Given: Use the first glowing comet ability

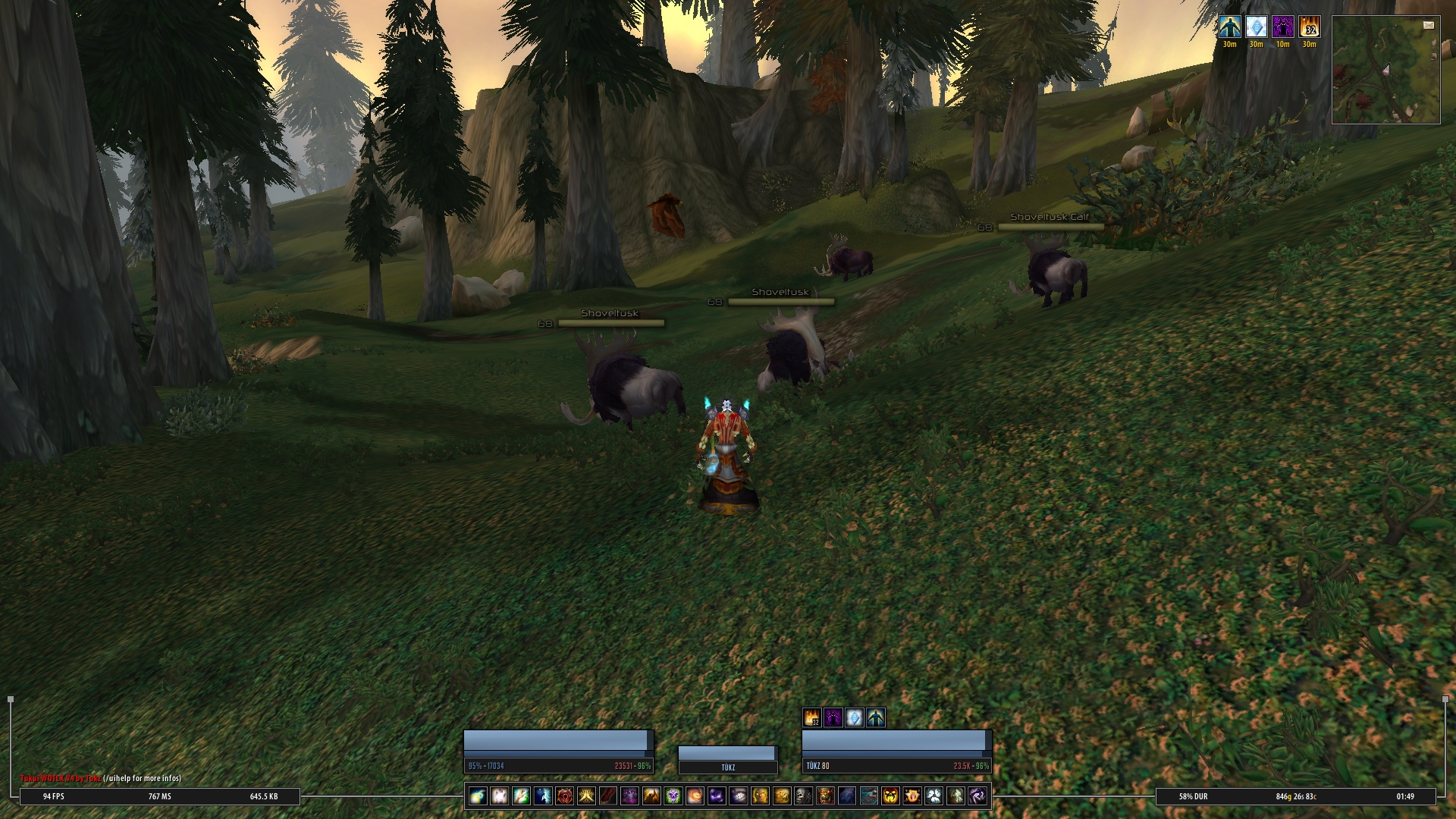Looking at the screenshot, I should (x=478, y=795).
